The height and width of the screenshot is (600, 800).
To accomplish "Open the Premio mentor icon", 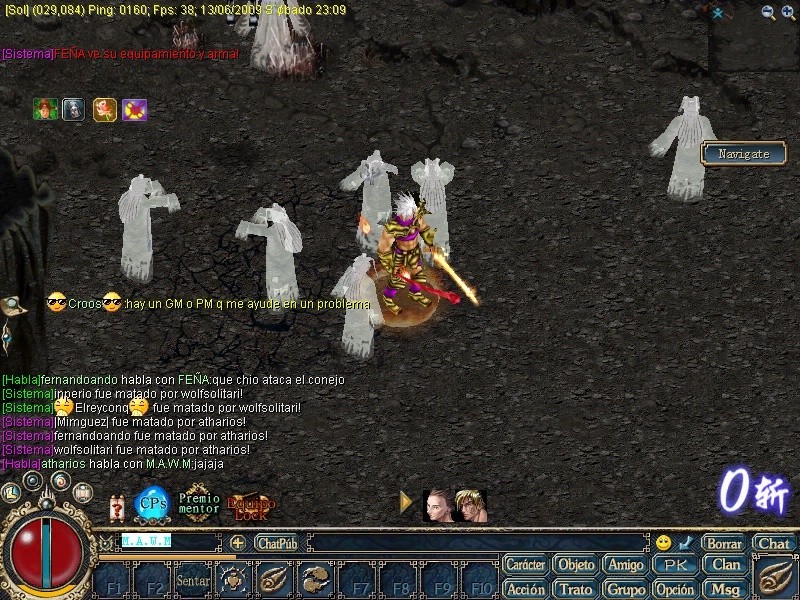I will click(x=198, y=502).
